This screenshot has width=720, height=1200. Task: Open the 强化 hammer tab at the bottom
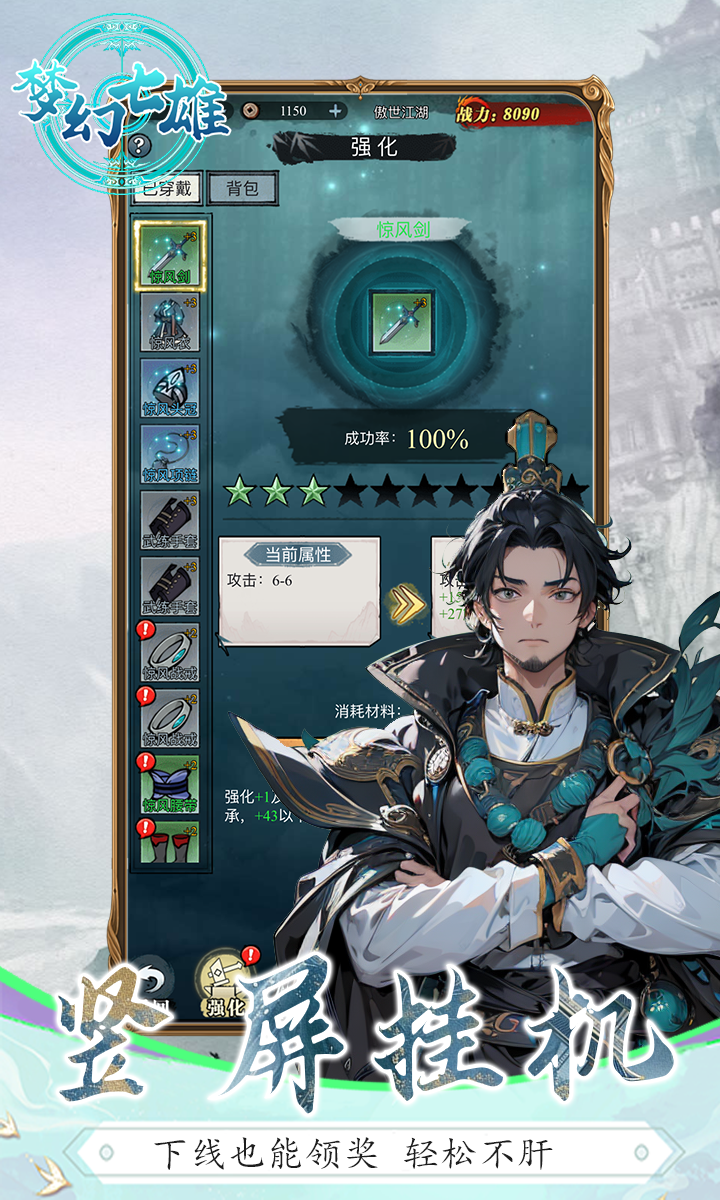point(224,984)
